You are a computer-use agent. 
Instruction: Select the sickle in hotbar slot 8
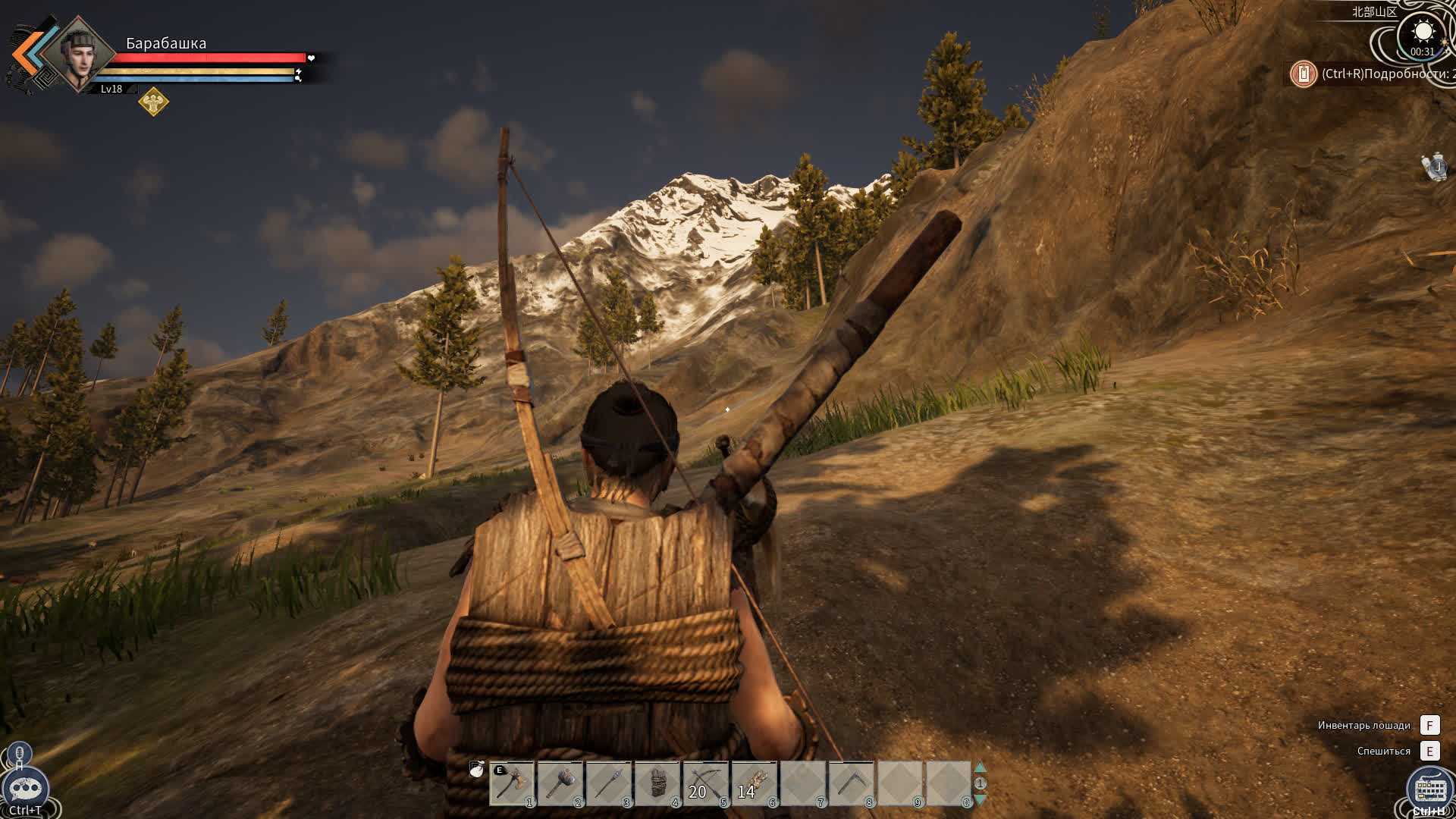tap(851, 784)
